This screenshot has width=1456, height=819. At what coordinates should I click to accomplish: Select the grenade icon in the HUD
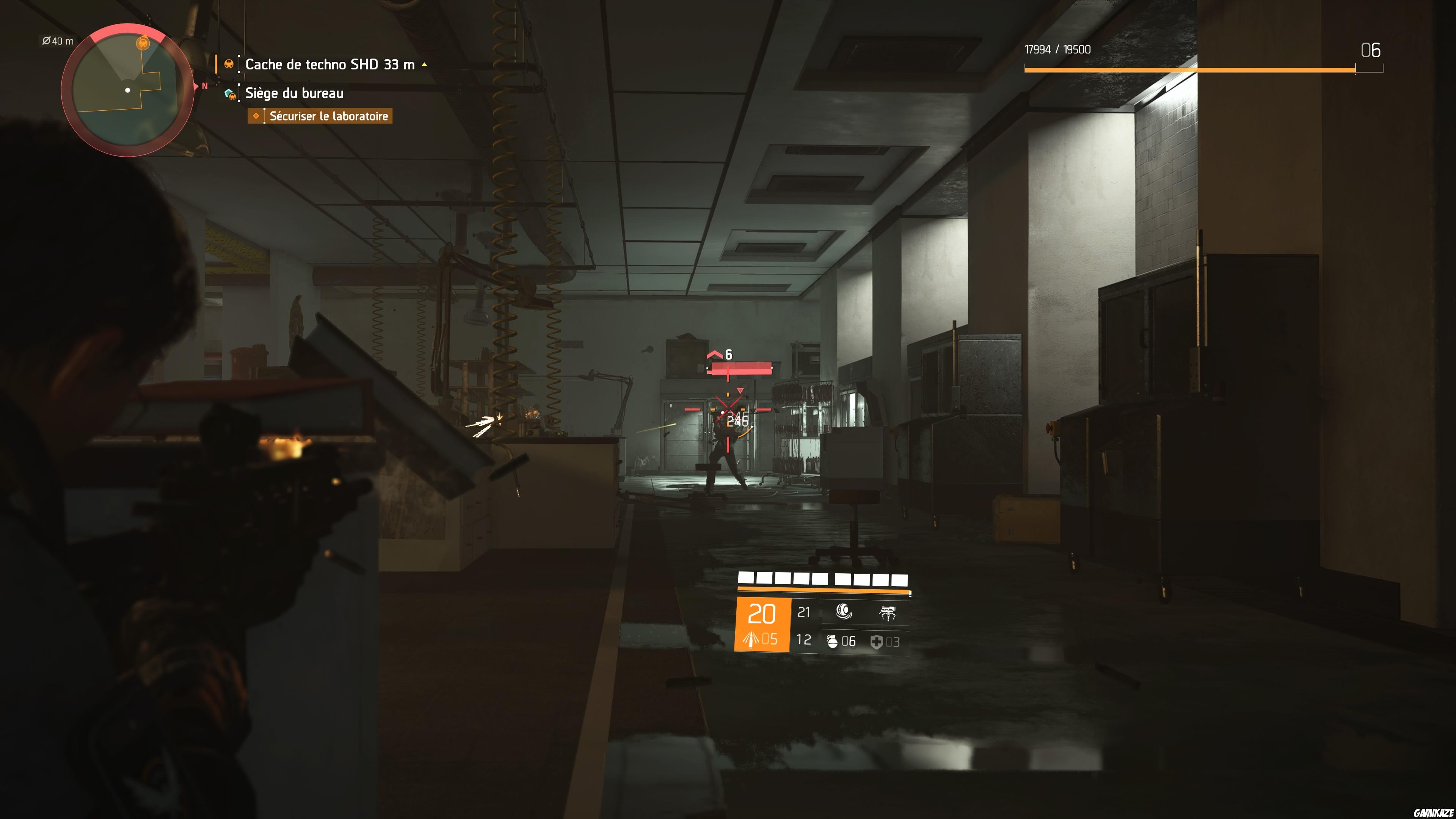[833, 642]
